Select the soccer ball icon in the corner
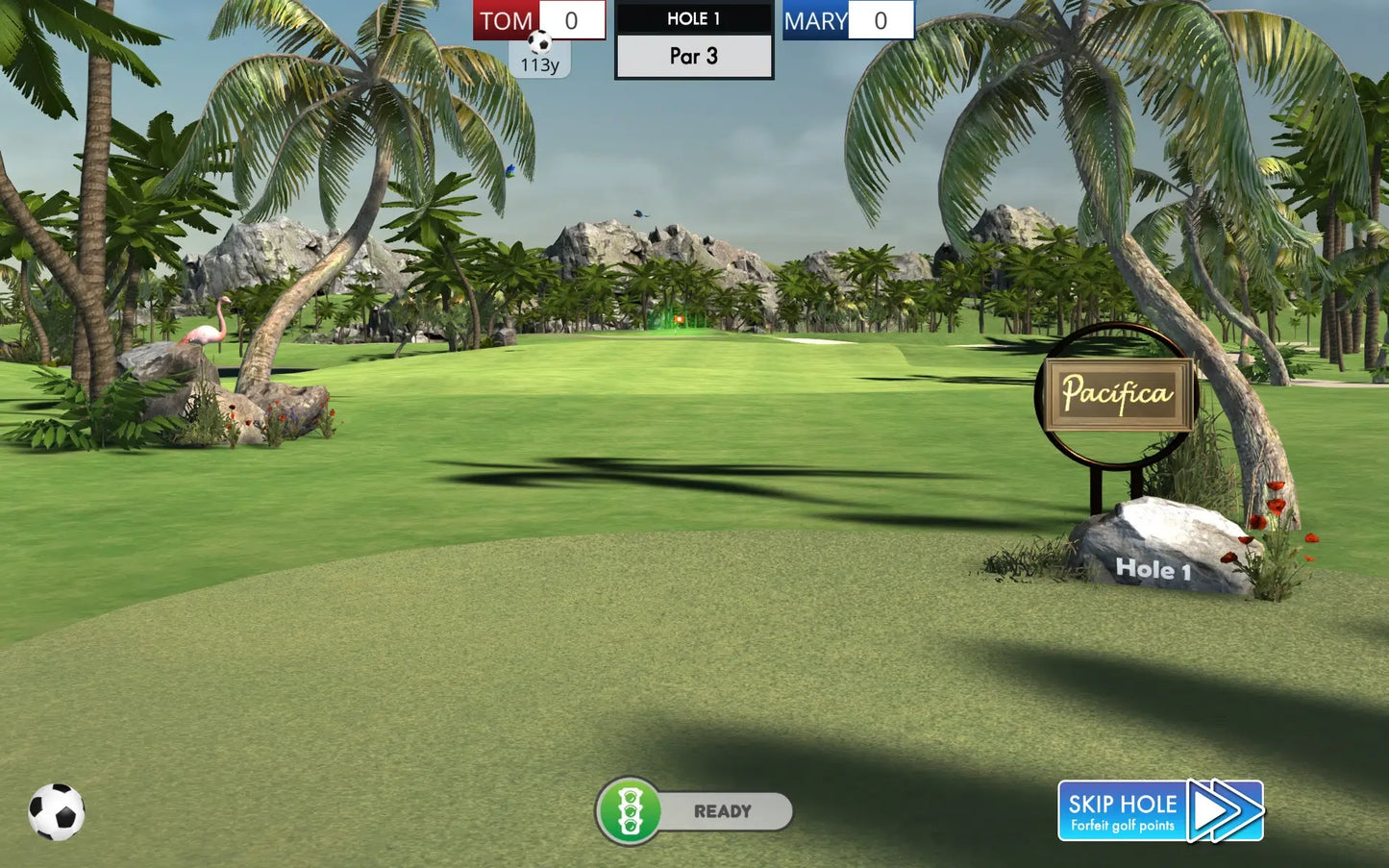 click(57, 812)
